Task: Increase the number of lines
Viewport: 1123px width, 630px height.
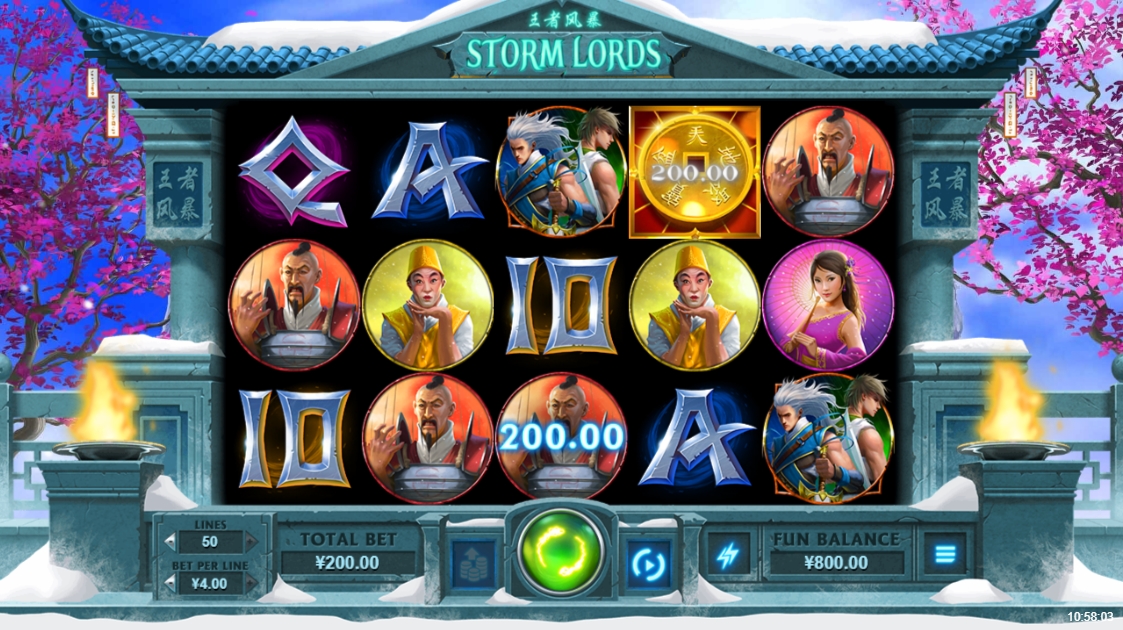Action: pyautogui.click(x=251, y=542)
